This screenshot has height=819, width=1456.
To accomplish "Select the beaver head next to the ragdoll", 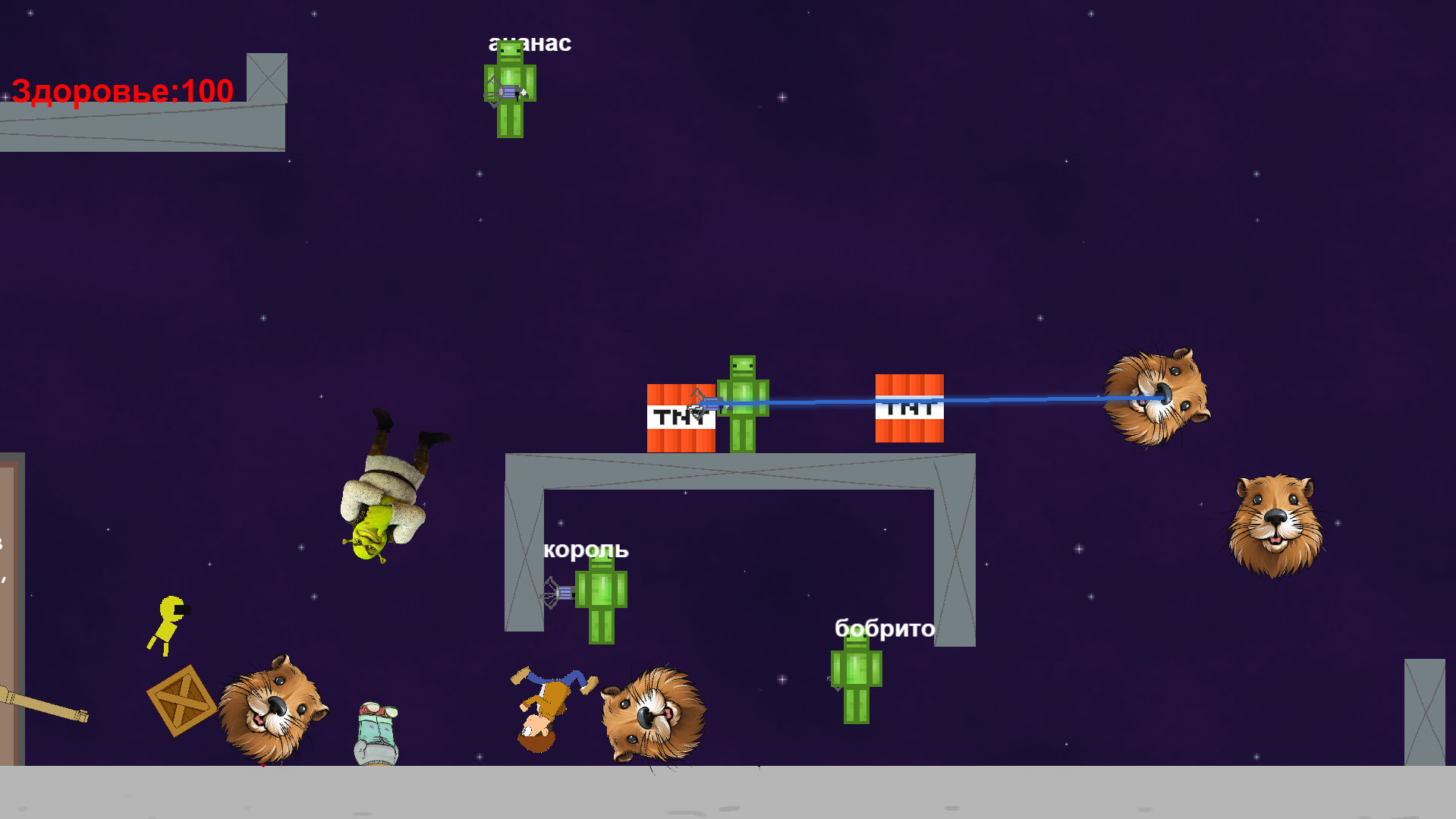I will (654, 713).
